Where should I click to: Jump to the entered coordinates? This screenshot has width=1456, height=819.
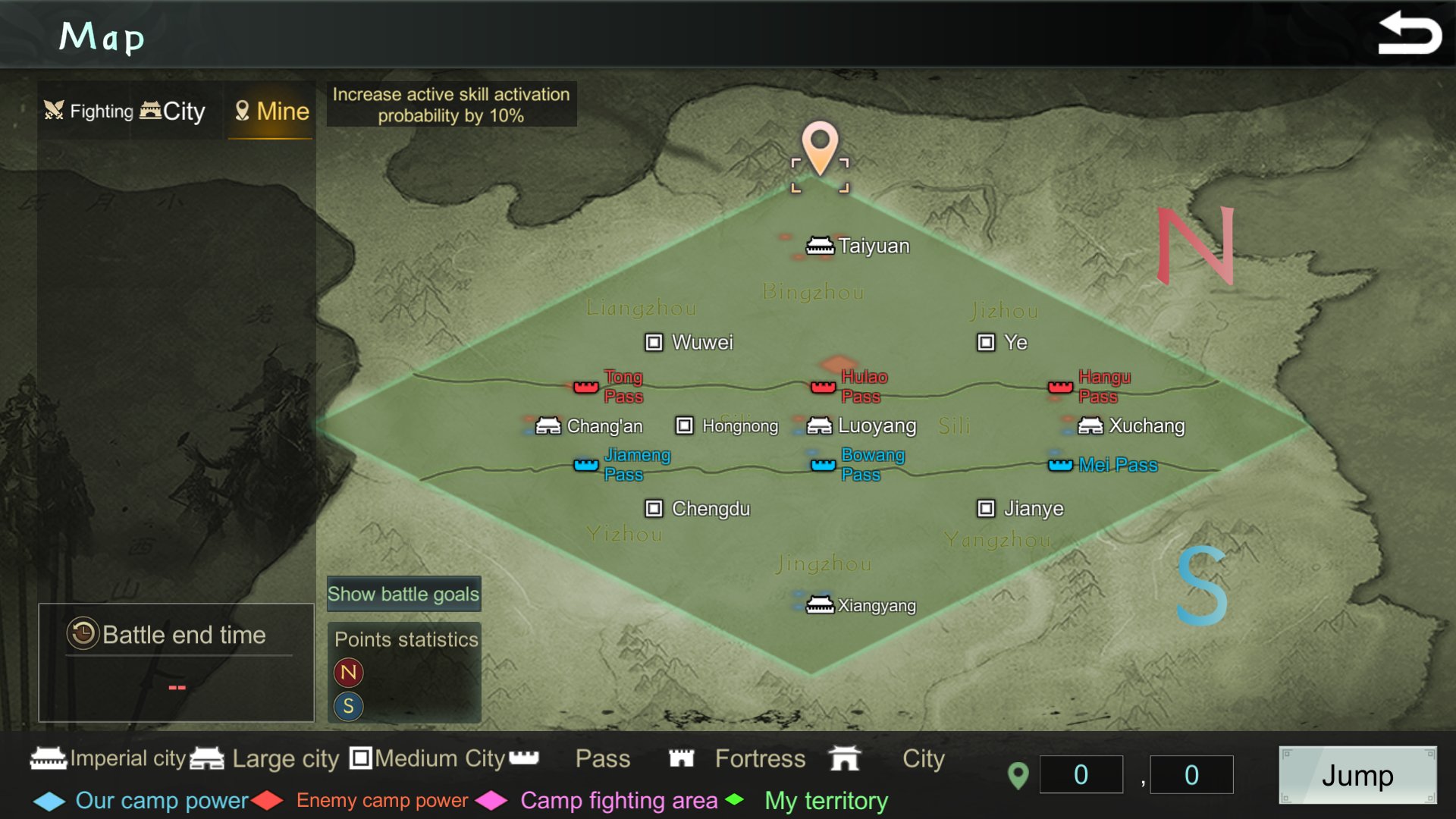pyautogui.click(x=1357, y=775)
